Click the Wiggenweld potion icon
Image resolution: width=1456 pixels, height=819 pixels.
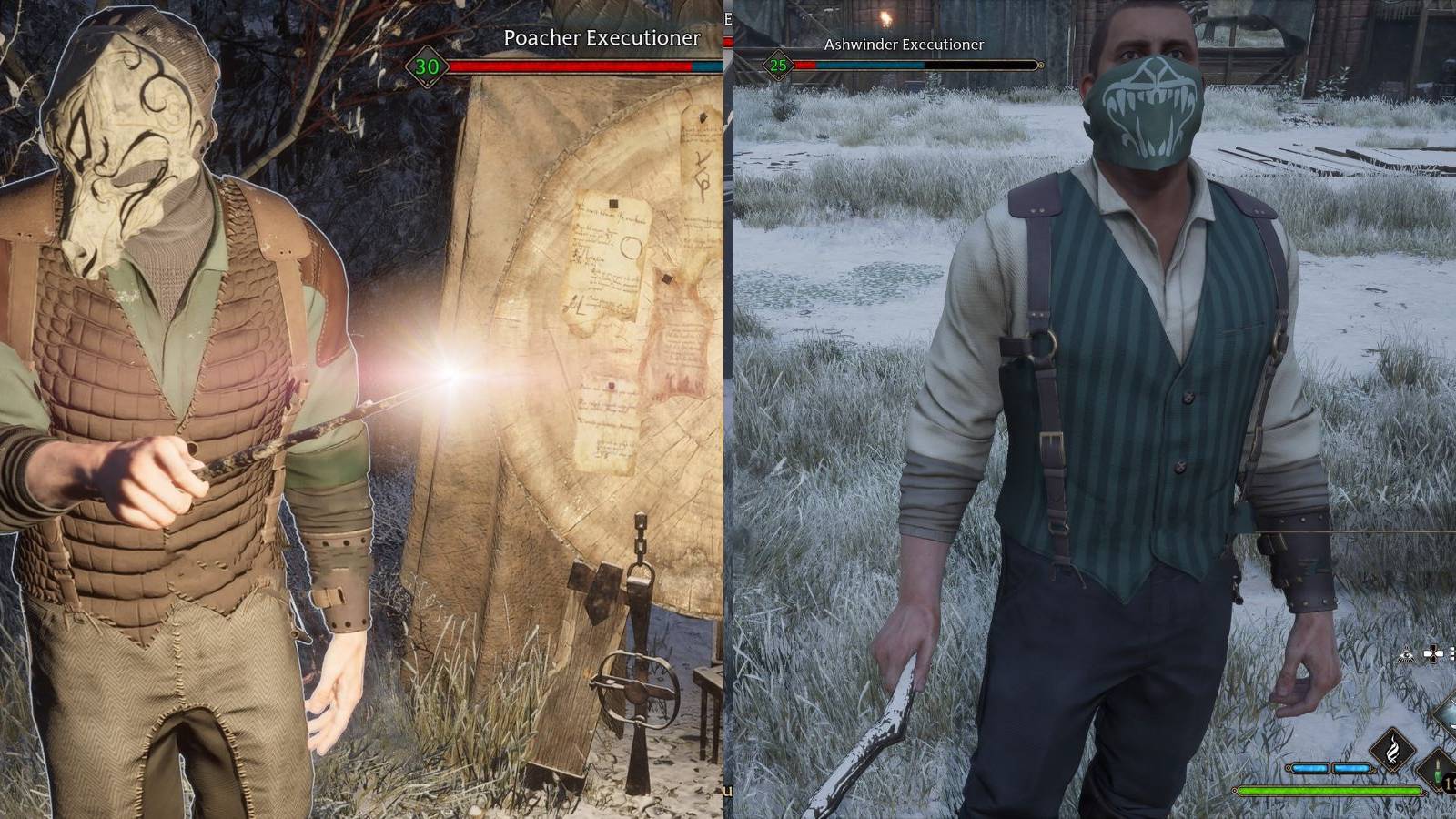pos(1437,773)
